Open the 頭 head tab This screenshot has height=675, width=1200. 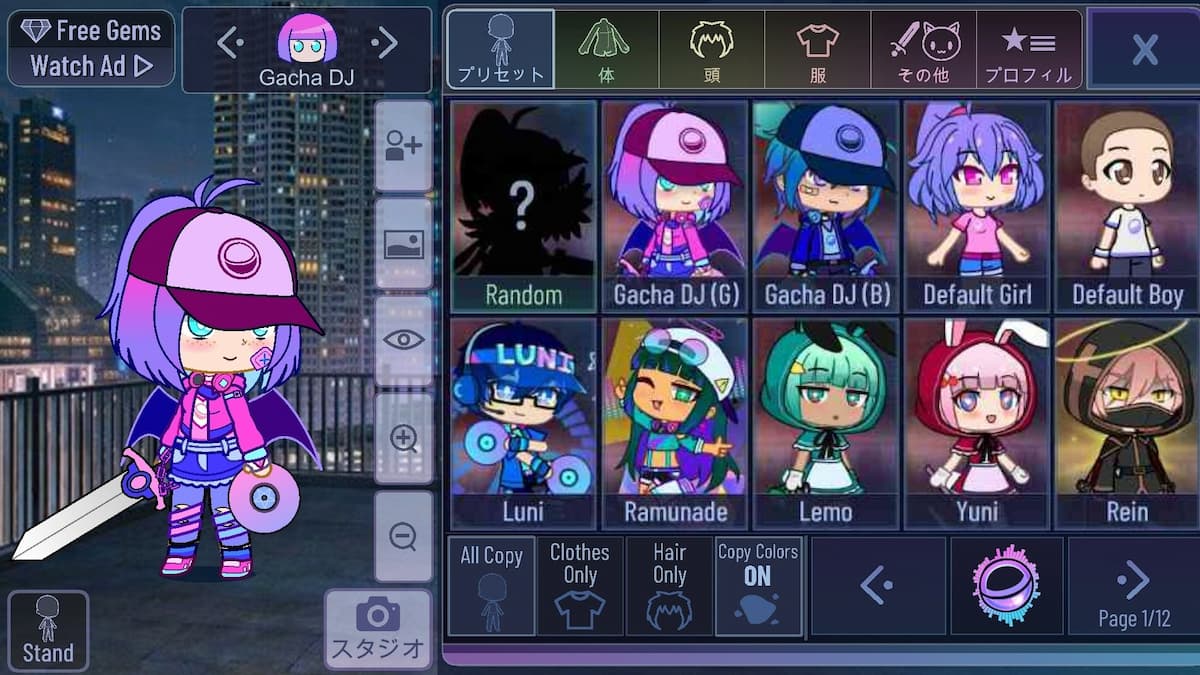point(711,49)
